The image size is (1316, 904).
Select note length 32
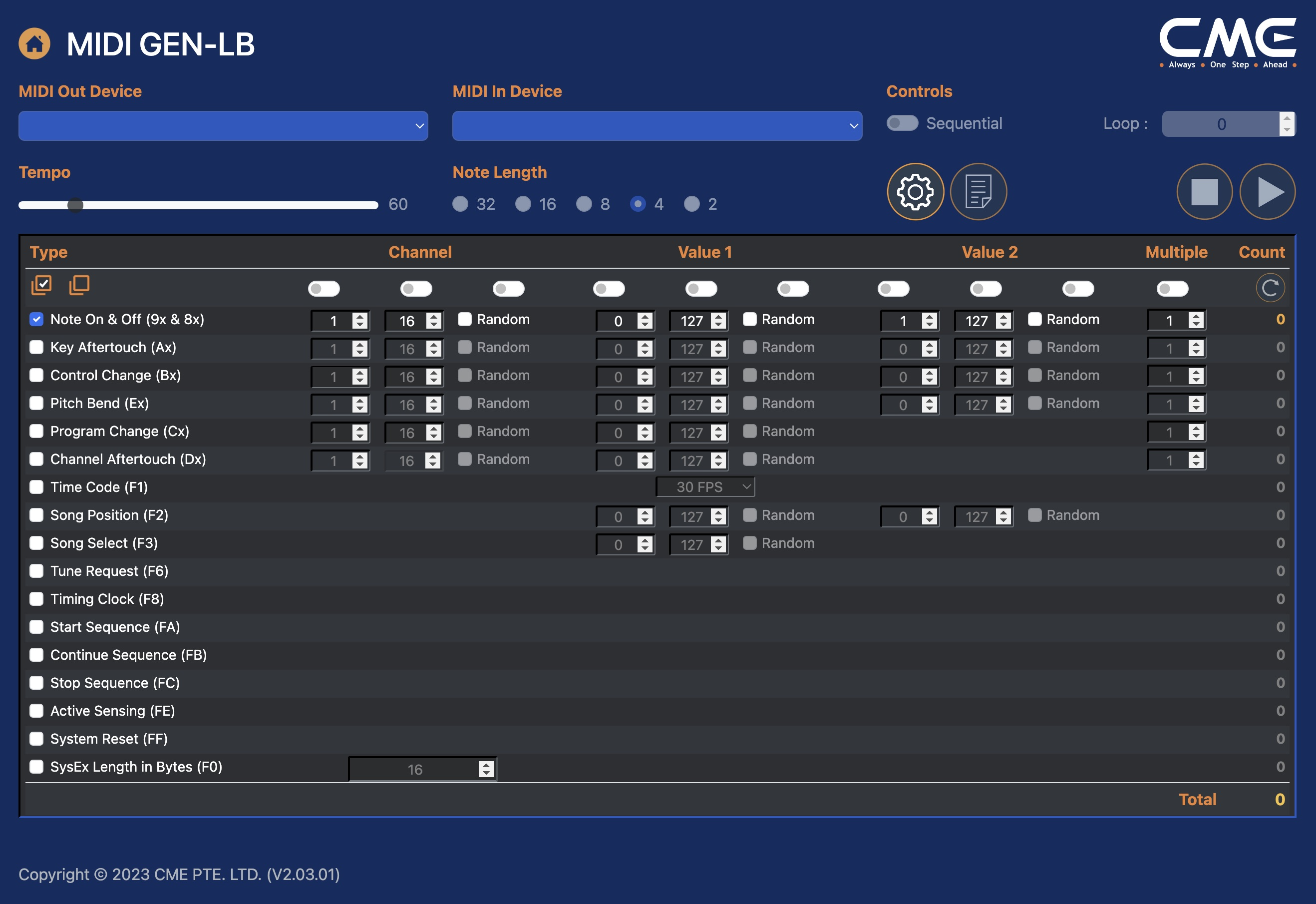460,204
